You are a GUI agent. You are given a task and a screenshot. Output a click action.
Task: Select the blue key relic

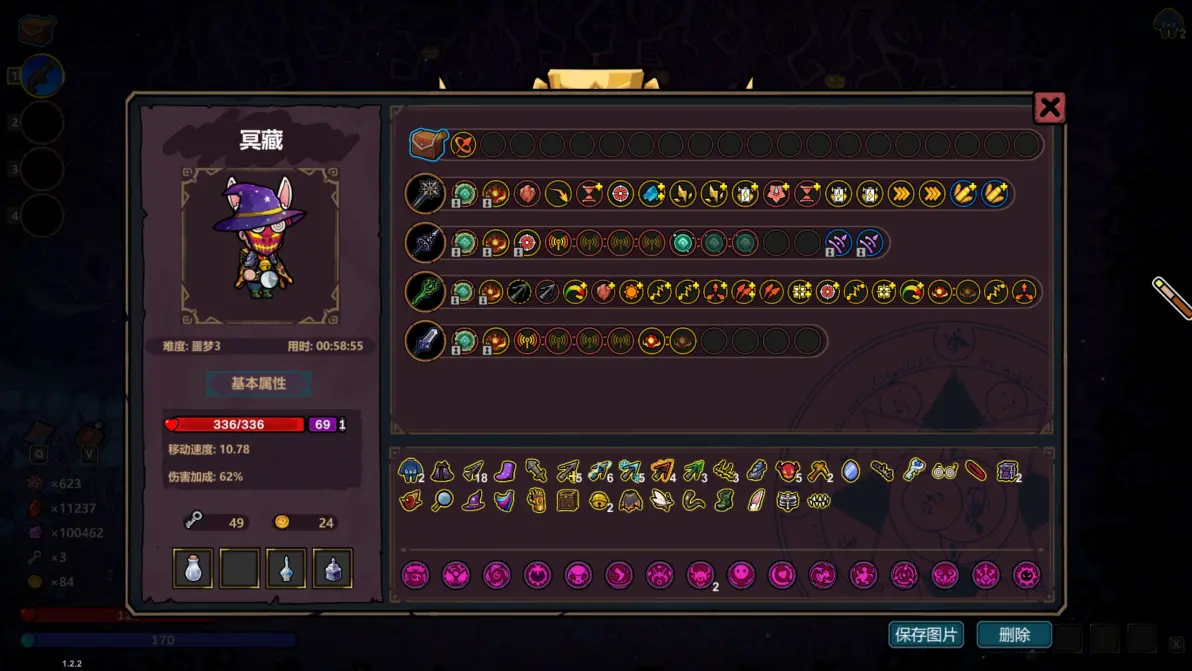913,470
